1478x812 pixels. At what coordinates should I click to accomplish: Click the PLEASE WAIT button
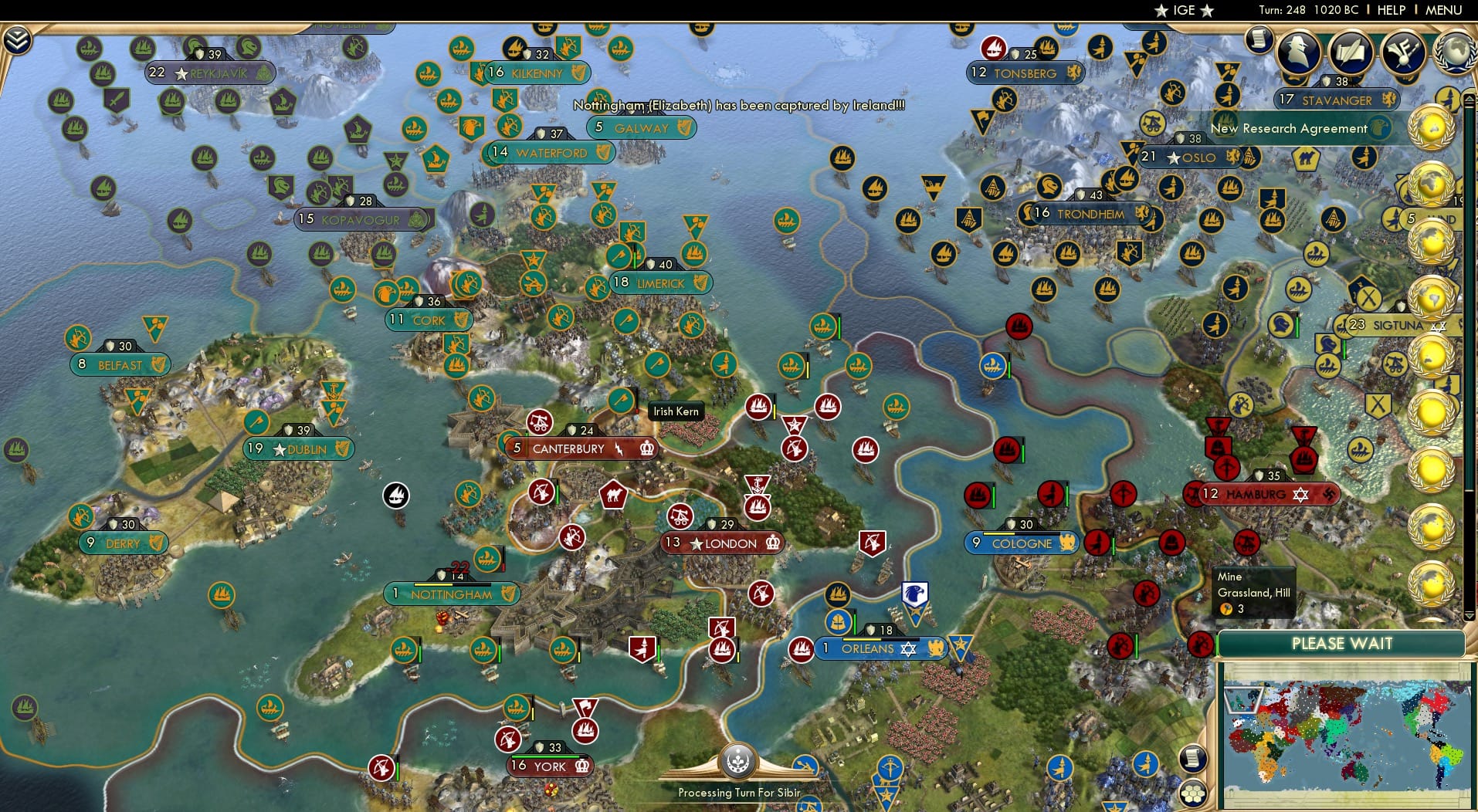(1344, 643)
